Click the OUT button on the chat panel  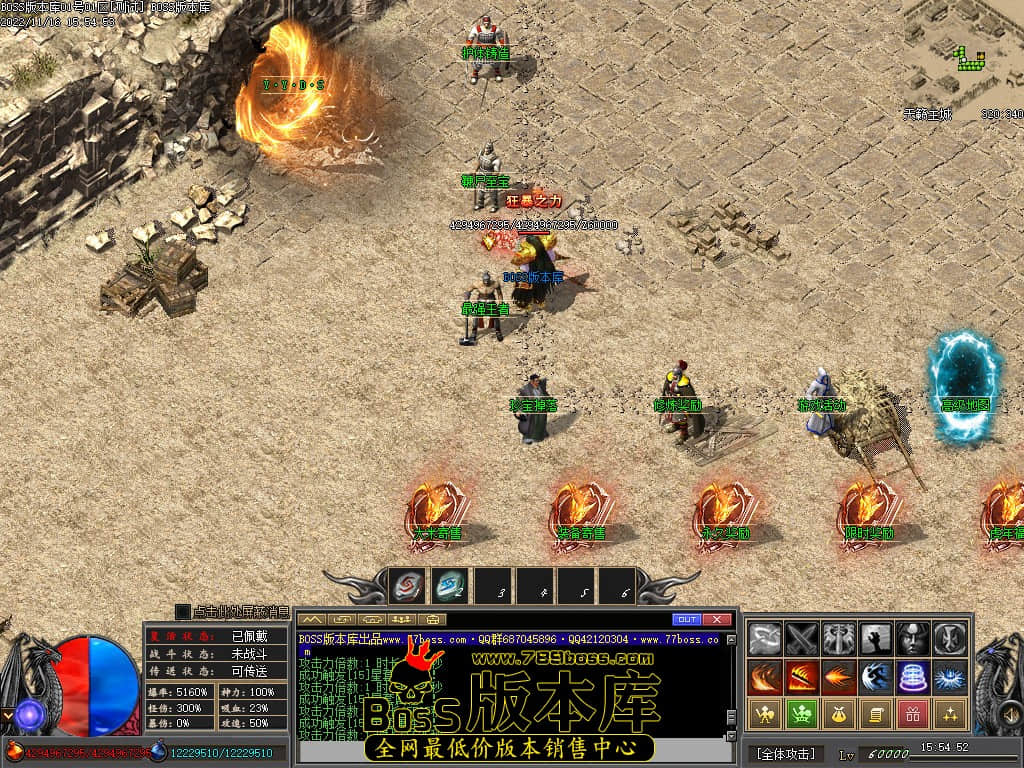point(687,619)
